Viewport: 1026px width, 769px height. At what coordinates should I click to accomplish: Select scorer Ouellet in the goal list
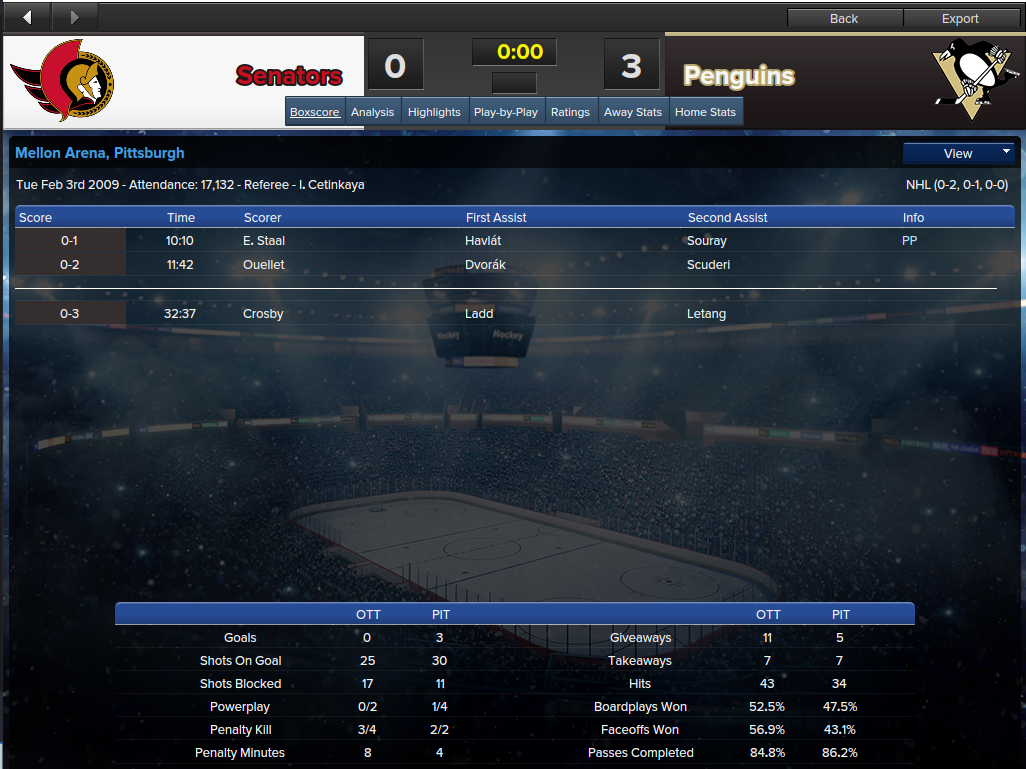tap(264, 265)
